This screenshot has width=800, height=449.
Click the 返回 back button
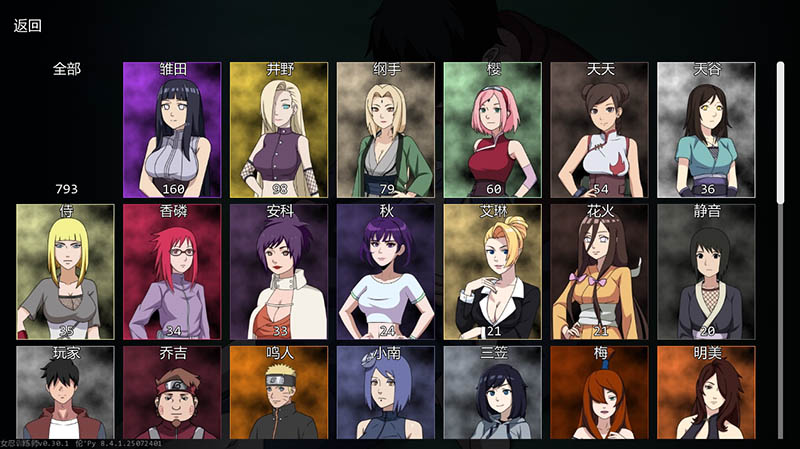click(x=28, y=26)
